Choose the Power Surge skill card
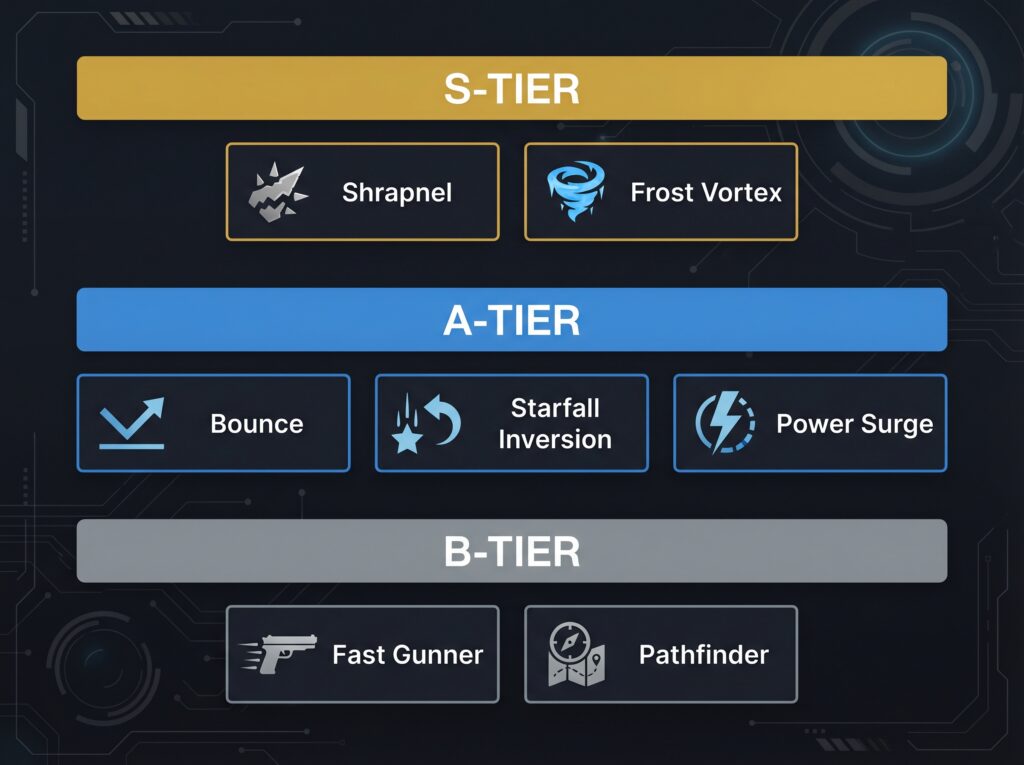The height and width of the screenshot is (765, 1024). [x=810, y=423]
